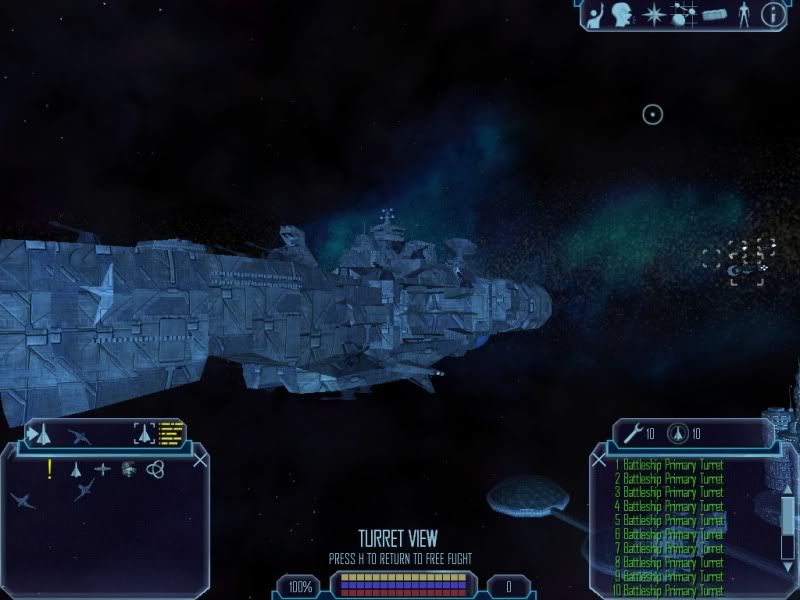Show important contacts with yellow exclamation filter

pos(49,469)
